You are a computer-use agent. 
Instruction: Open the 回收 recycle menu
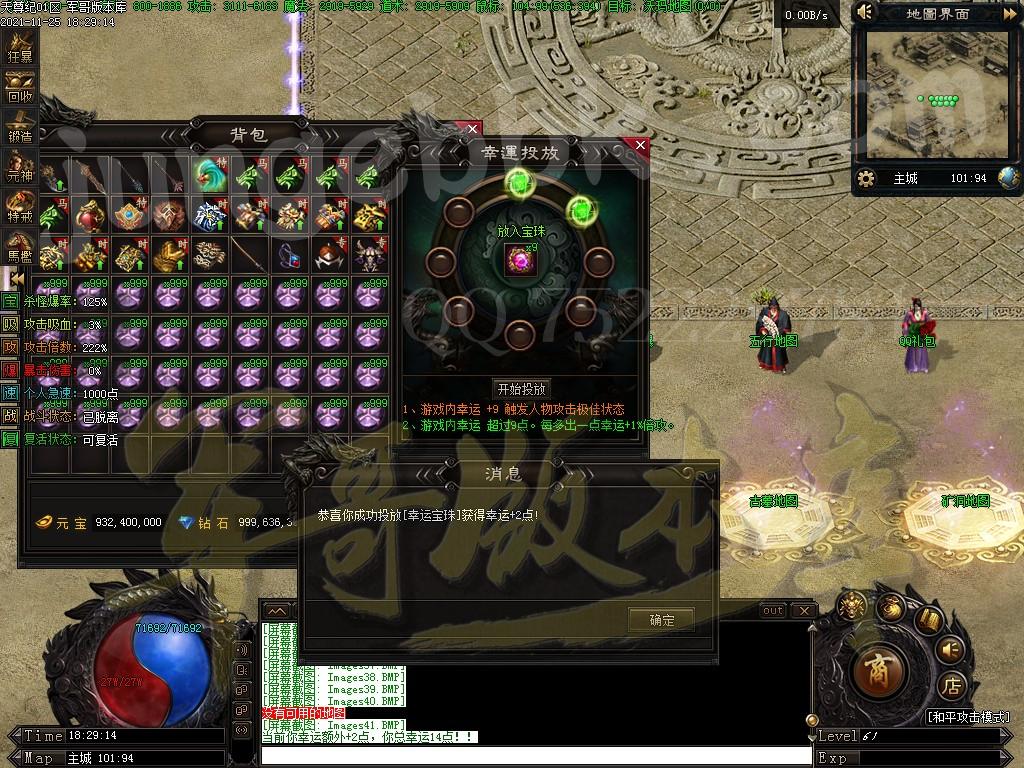pos(20,88)
